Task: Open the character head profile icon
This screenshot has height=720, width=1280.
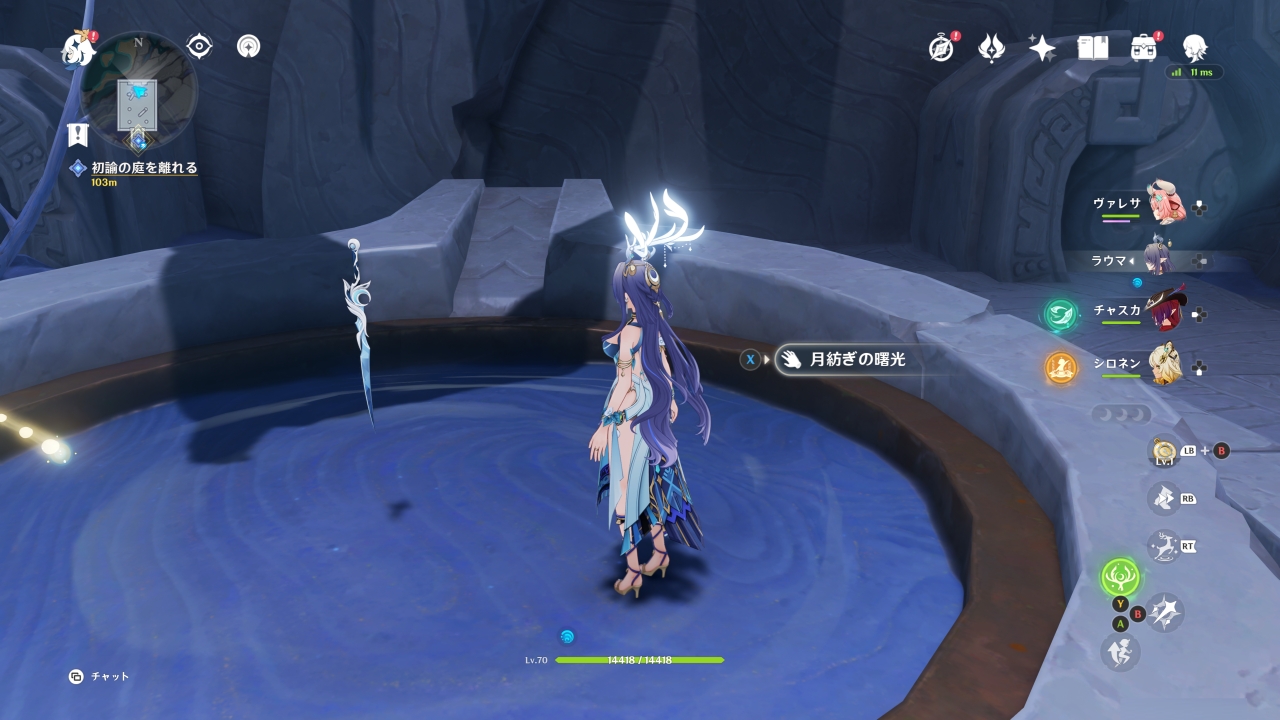Action: point(1194,47)
